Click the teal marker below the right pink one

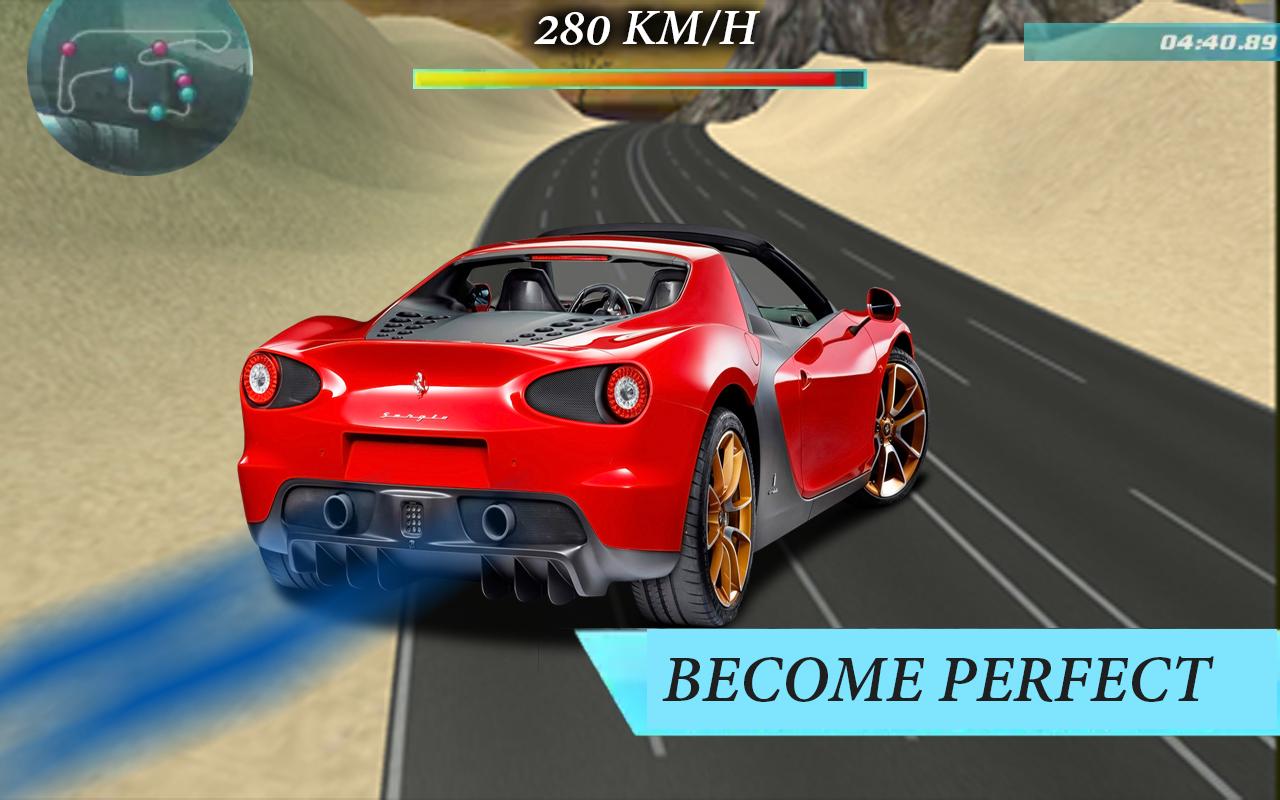point(188,94)
